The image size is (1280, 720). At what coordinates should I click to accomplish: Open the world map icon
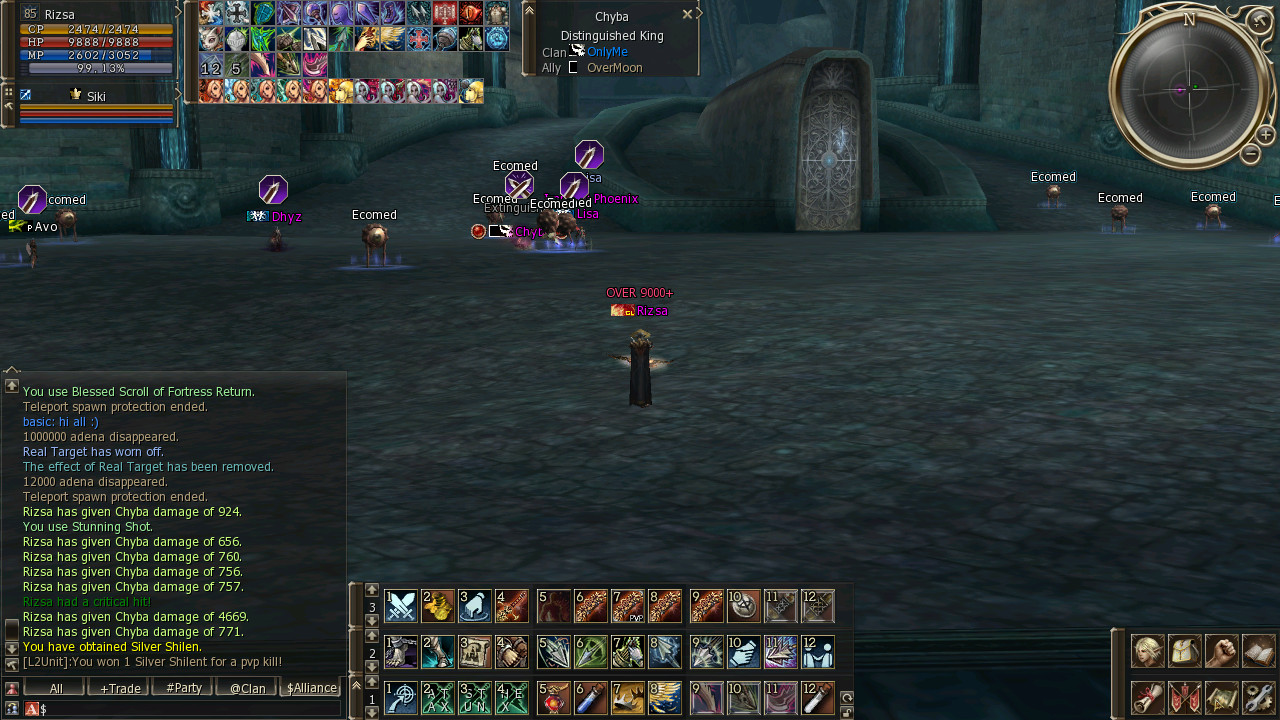(x=1222, y=697)
